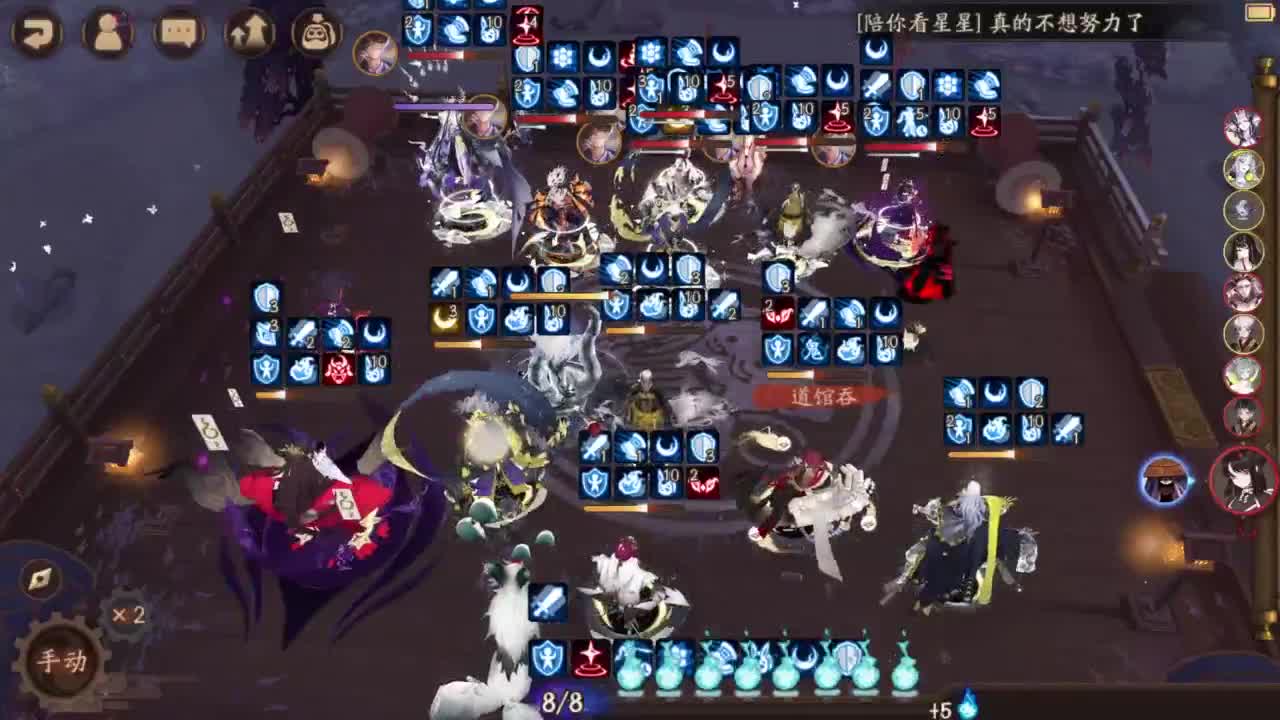The height and width of the screenshot is (720, 1280).
Task: Click the compass diamond icon above 手动
Action: point(38,577)
